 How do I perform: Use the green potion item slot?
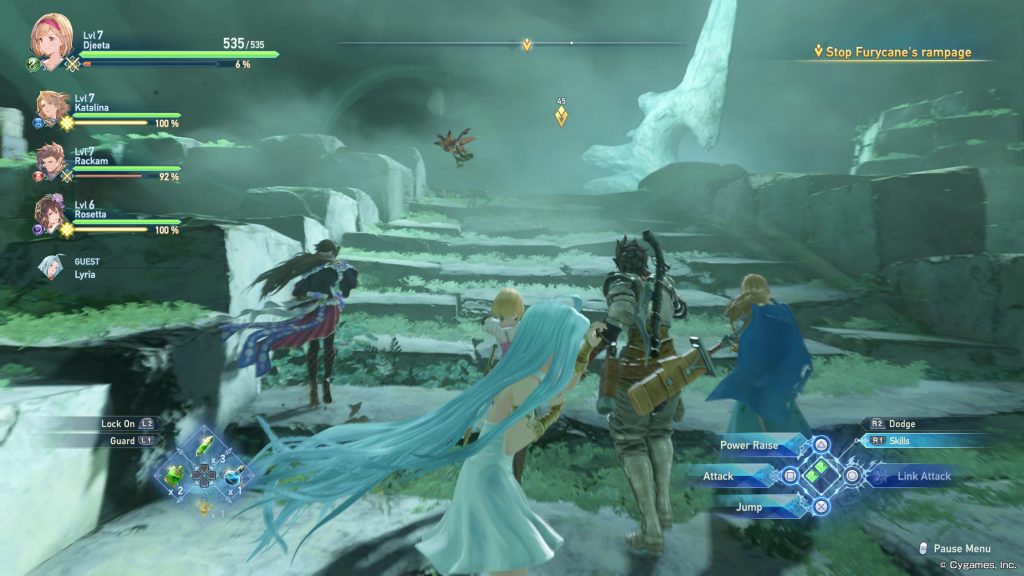(x=174, y=475)
